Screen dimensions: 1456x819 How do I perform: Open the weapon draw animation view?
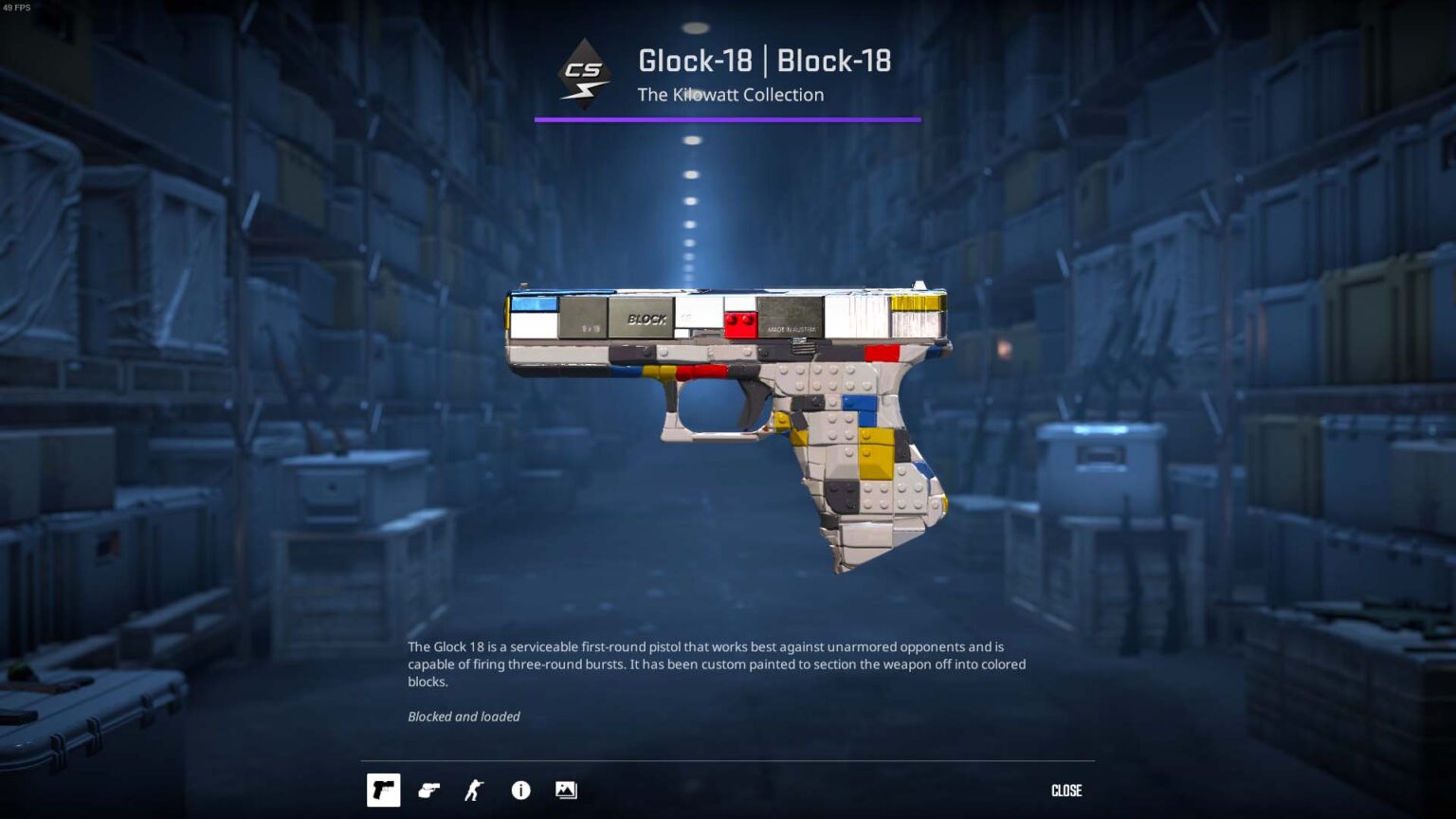pos(429,790)
